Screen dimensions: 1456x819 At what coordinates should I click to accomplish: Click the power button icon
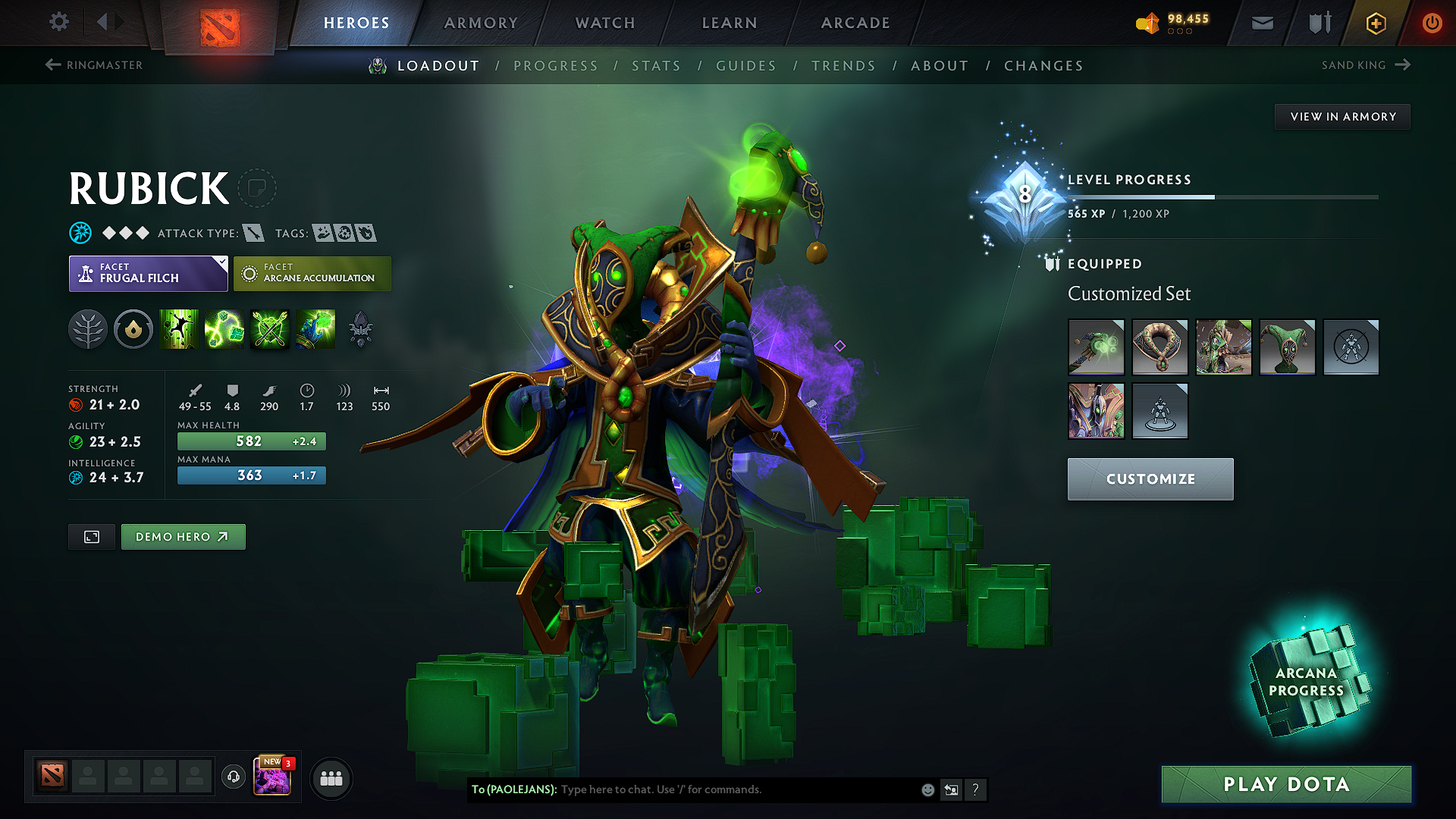tap(1432, 23)
